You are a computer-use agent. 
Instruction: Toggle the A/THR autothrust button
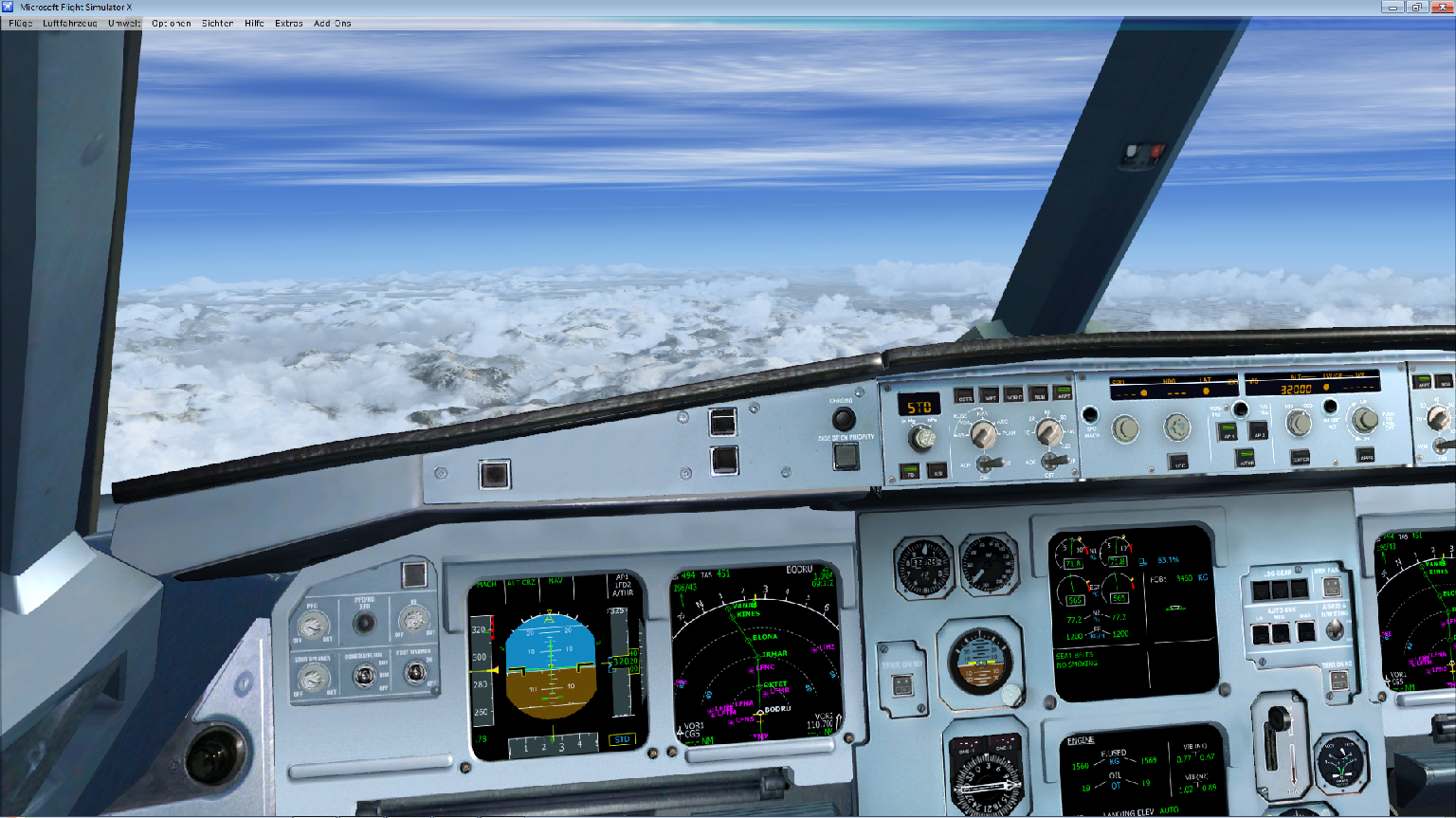point(1246,458)
